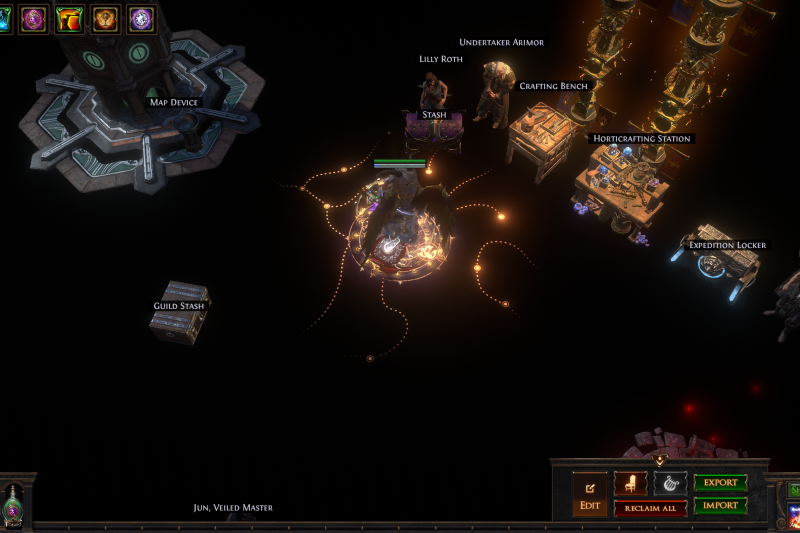
Task: Select the green-framed orange buff icon
Action: [70, 19]
